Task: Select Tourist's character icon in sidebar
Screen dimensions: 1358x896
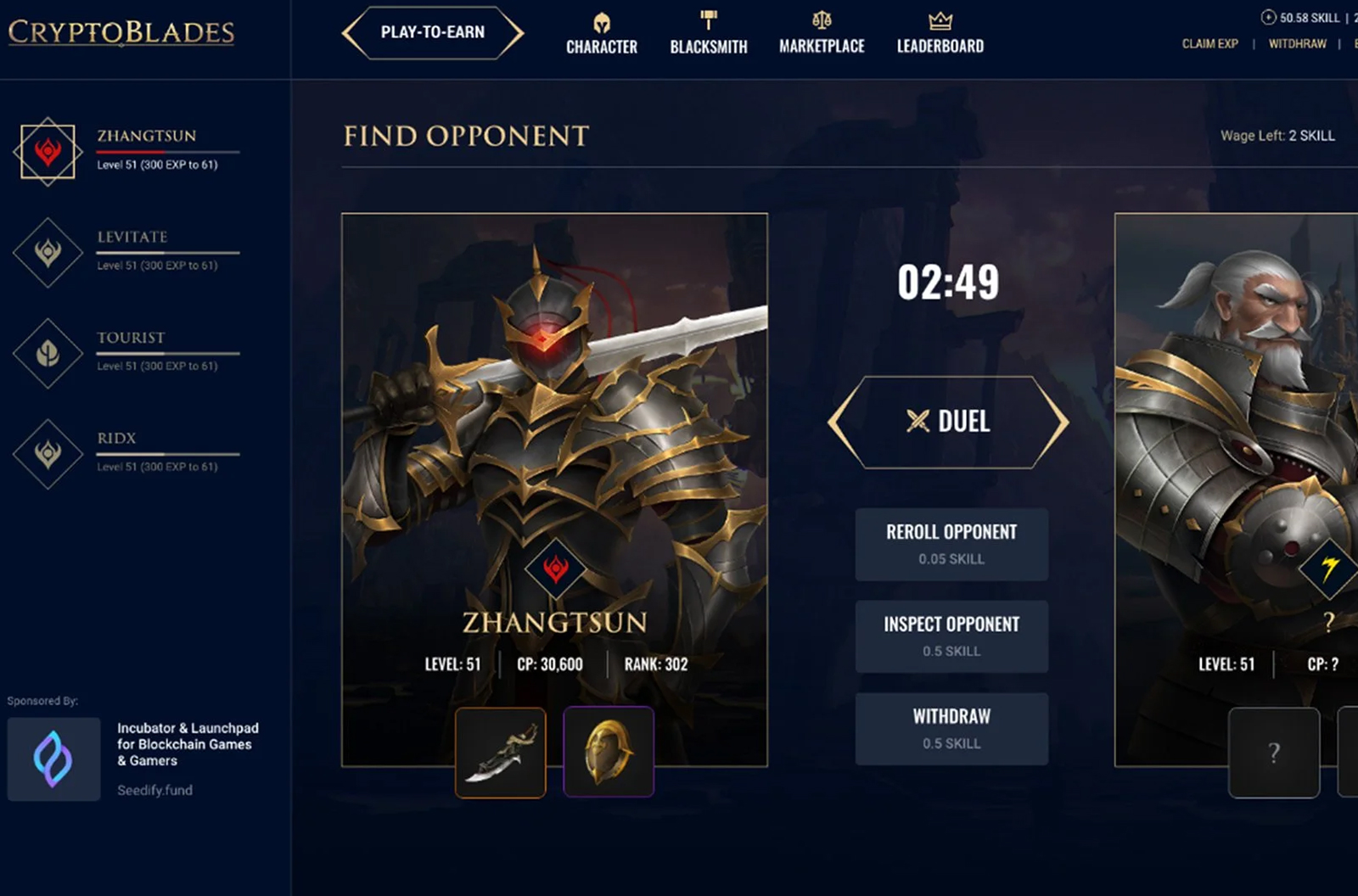Action: pos(48,352)
